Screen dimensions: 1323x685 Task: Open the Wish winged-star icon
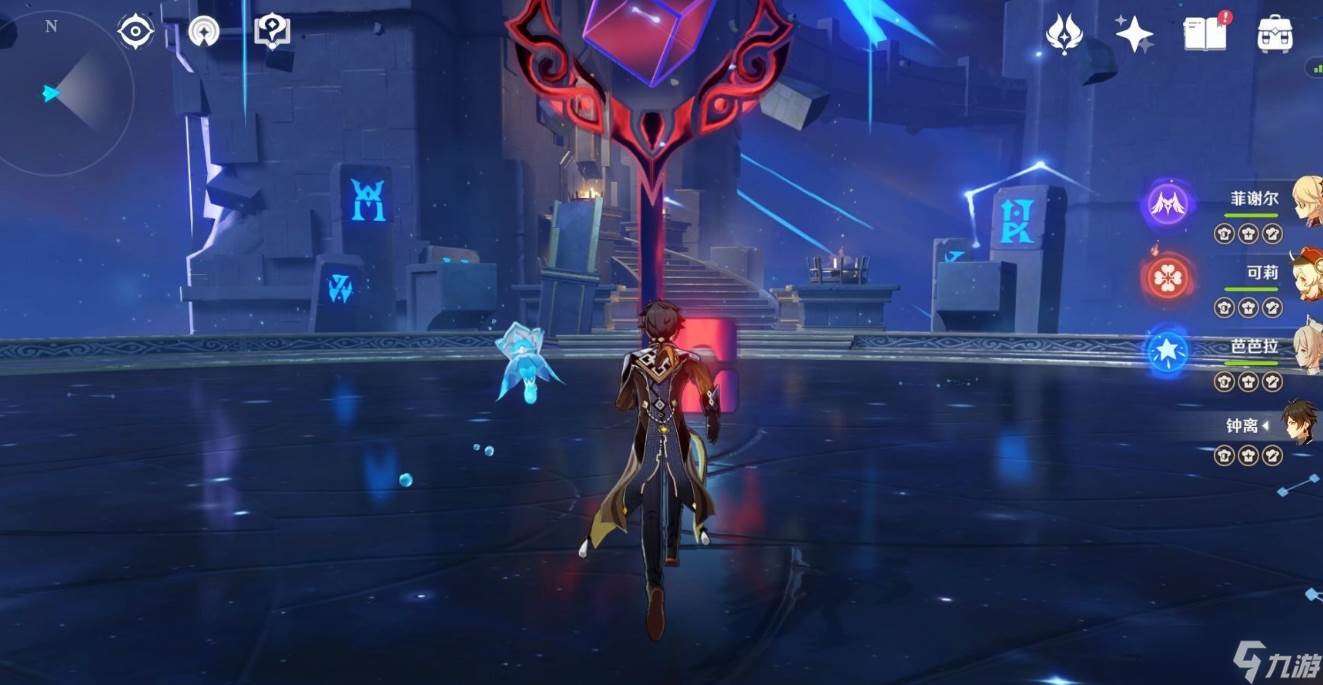[1064, 34]
